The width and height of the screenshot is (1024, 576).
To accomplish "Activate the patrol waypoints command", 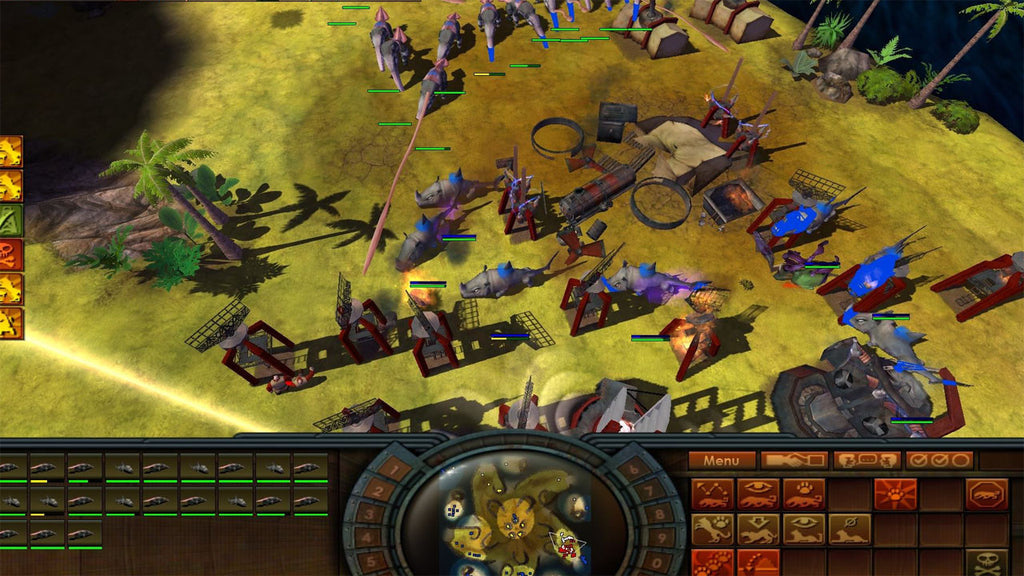I will coord(712,494).
